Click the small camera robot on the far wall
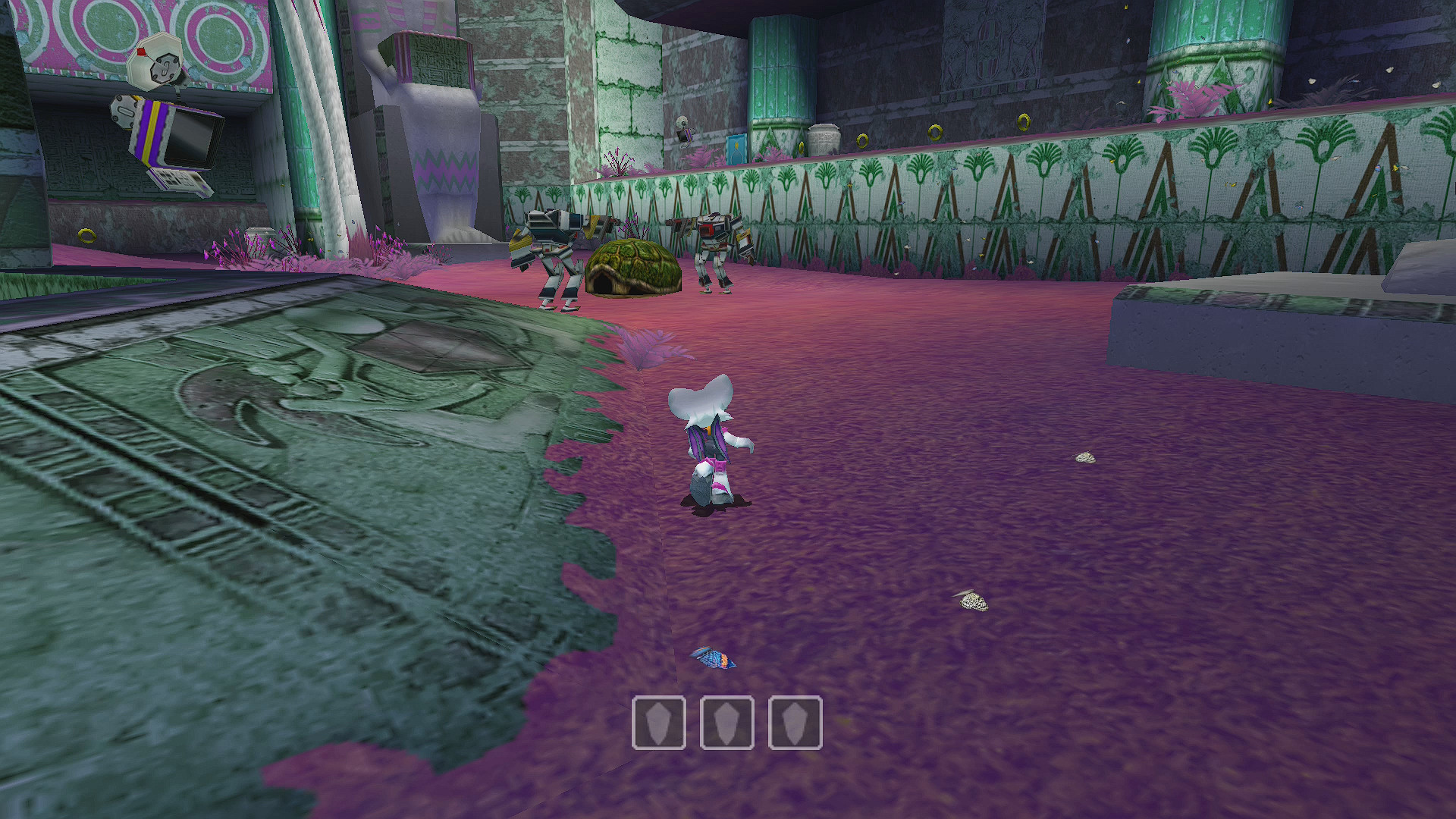1456x819 pixels. point(681,130)
